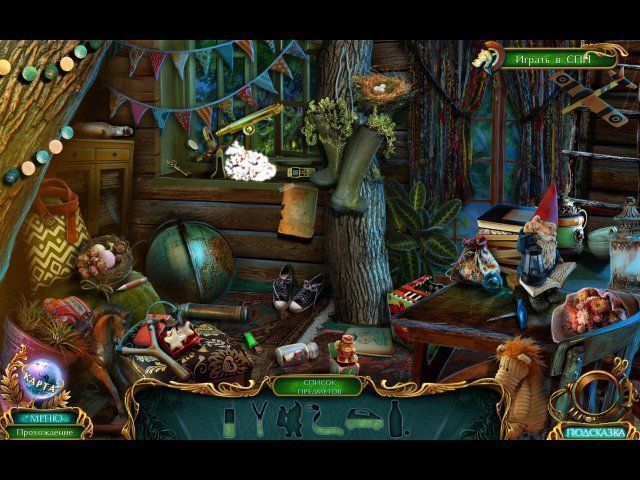The width and height of the screenshot is (640, 480).
Task: Select the slingshot silhouette in item list
Action: click(x=259, y=417)
